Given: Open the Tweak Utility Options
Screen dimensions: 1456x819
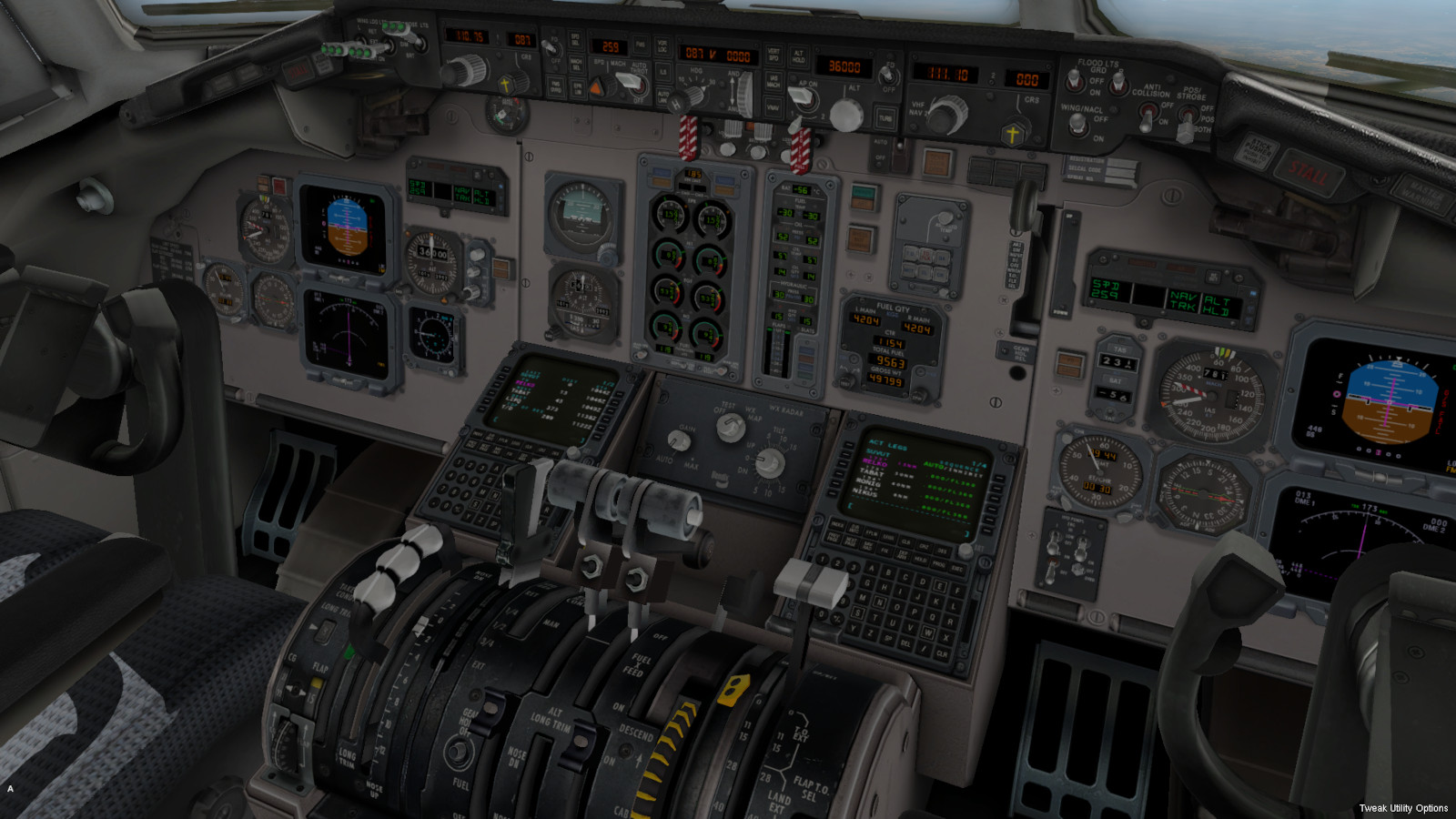Looking at the screenshot, I should click(1403, 808).
